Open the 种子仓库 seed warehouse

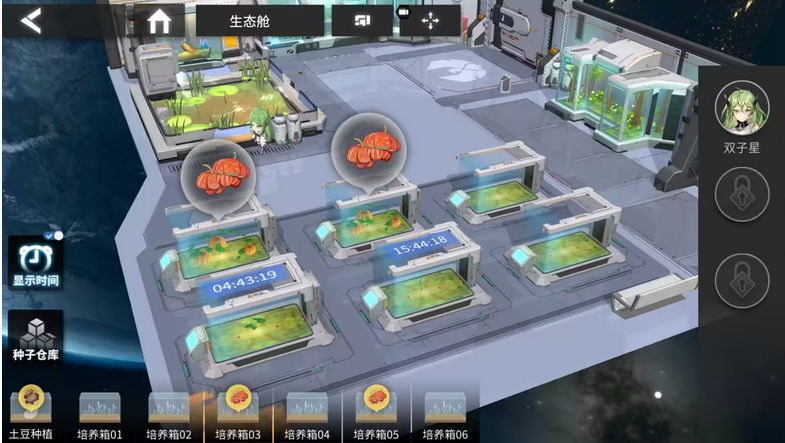[35, 339]
